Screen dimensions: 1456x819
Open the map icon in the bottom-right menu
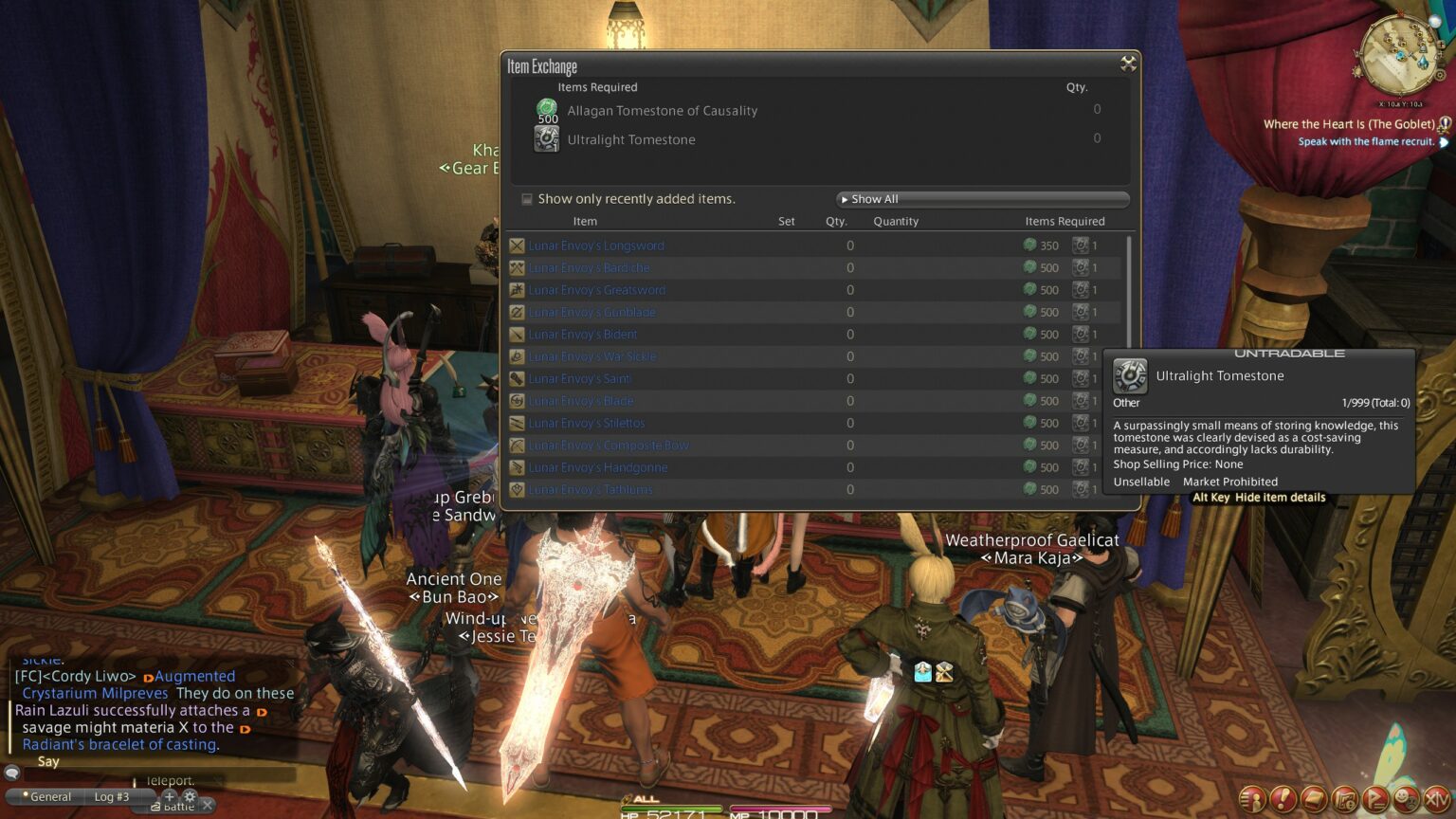[x=1342, y=799]
